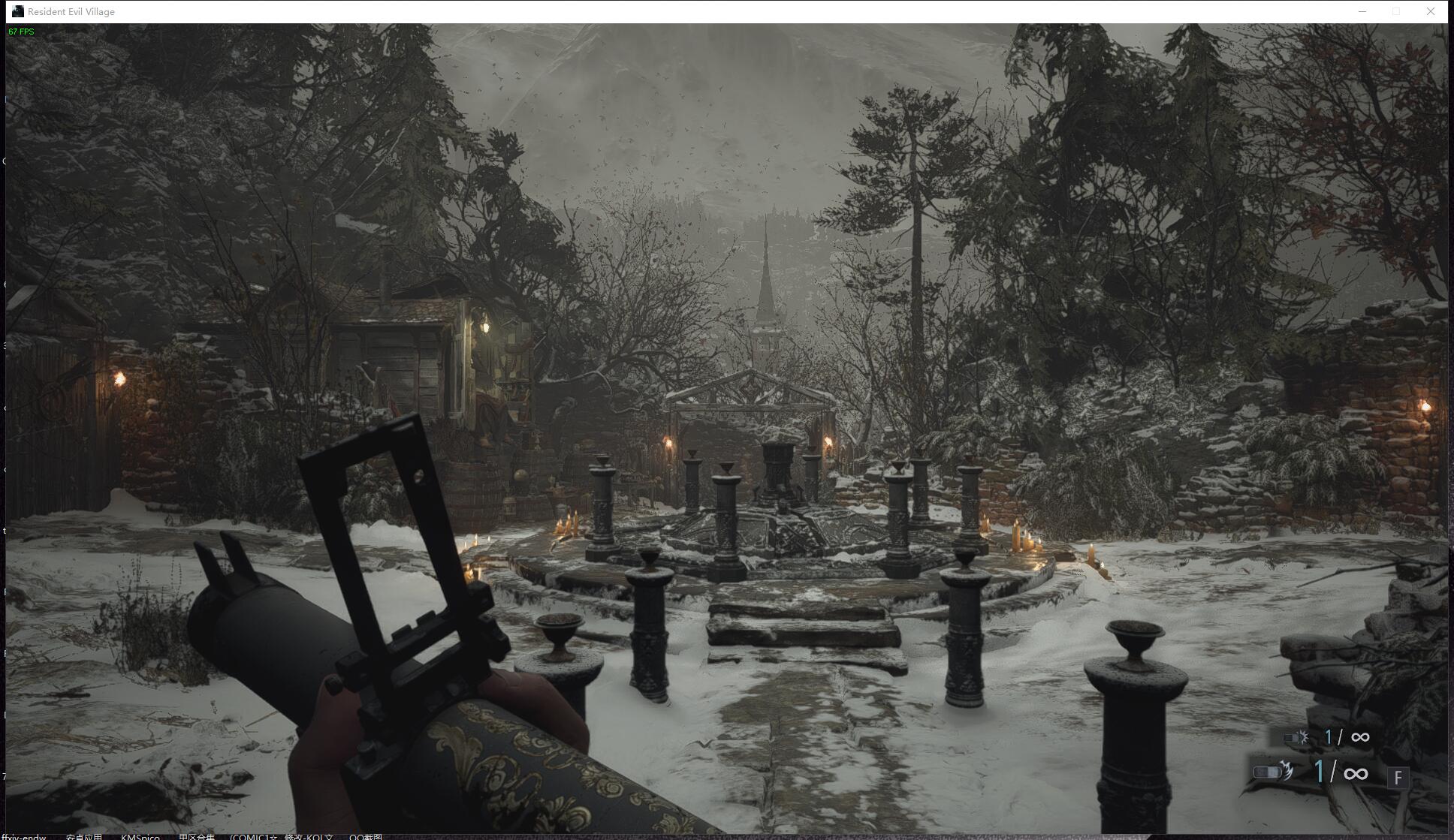
Task: Click the magazine gauge next to grenade rounds
Action: click(x=1268, y=772)
